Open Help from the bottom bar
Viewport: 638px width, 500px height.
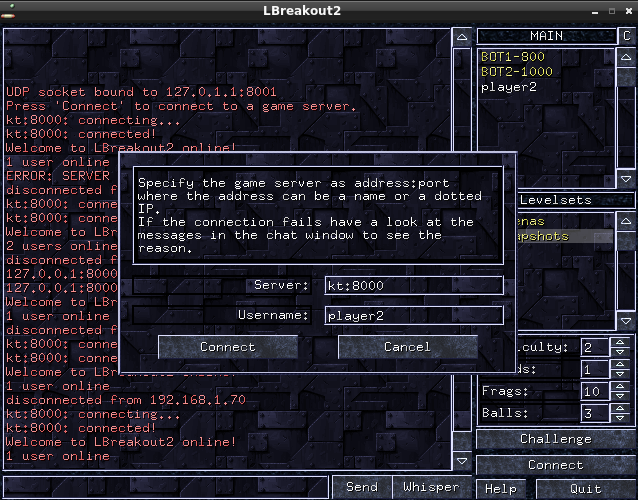[500, 488]
